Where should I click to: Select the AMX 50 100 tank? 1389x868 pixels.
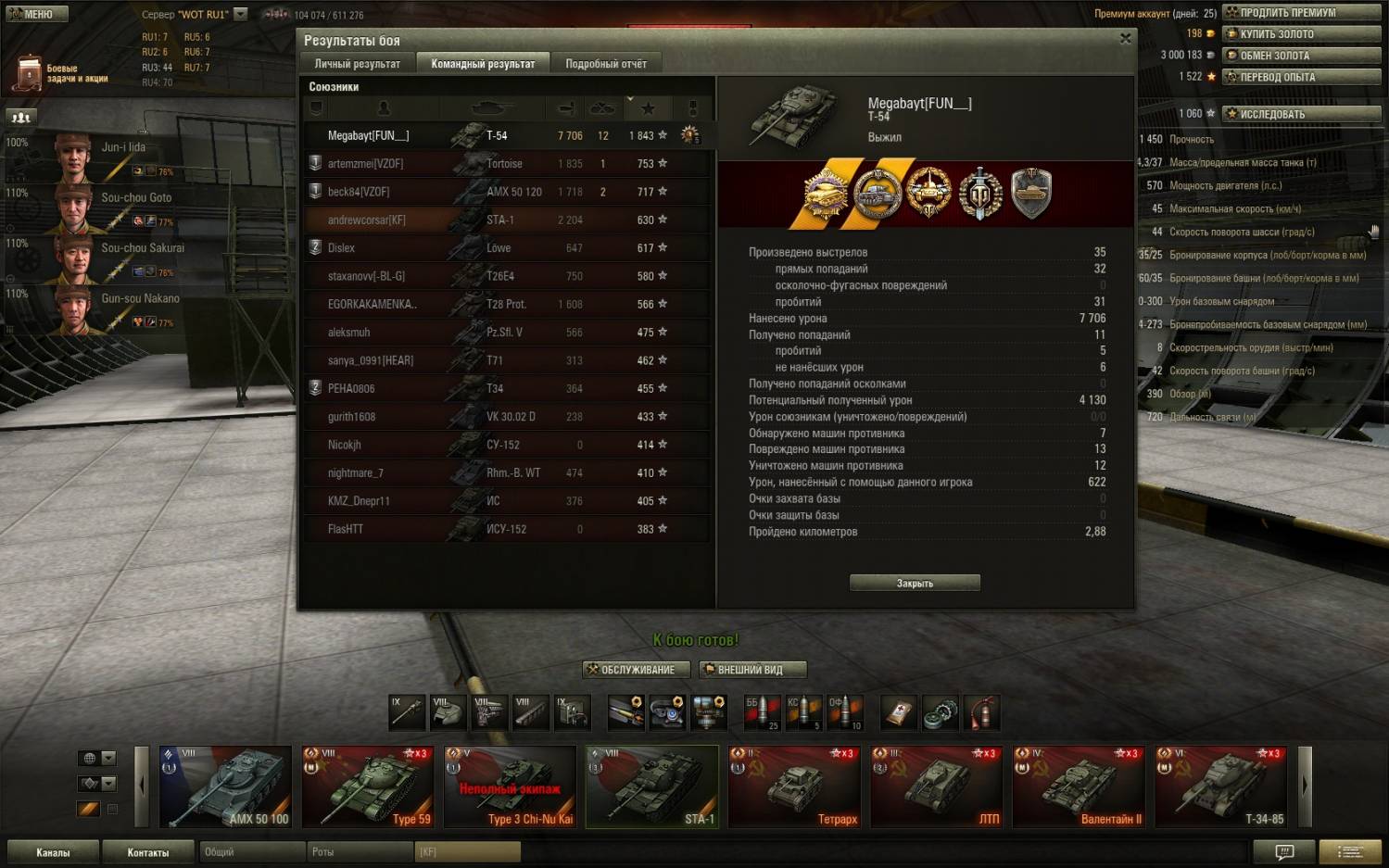click(226, 786)
